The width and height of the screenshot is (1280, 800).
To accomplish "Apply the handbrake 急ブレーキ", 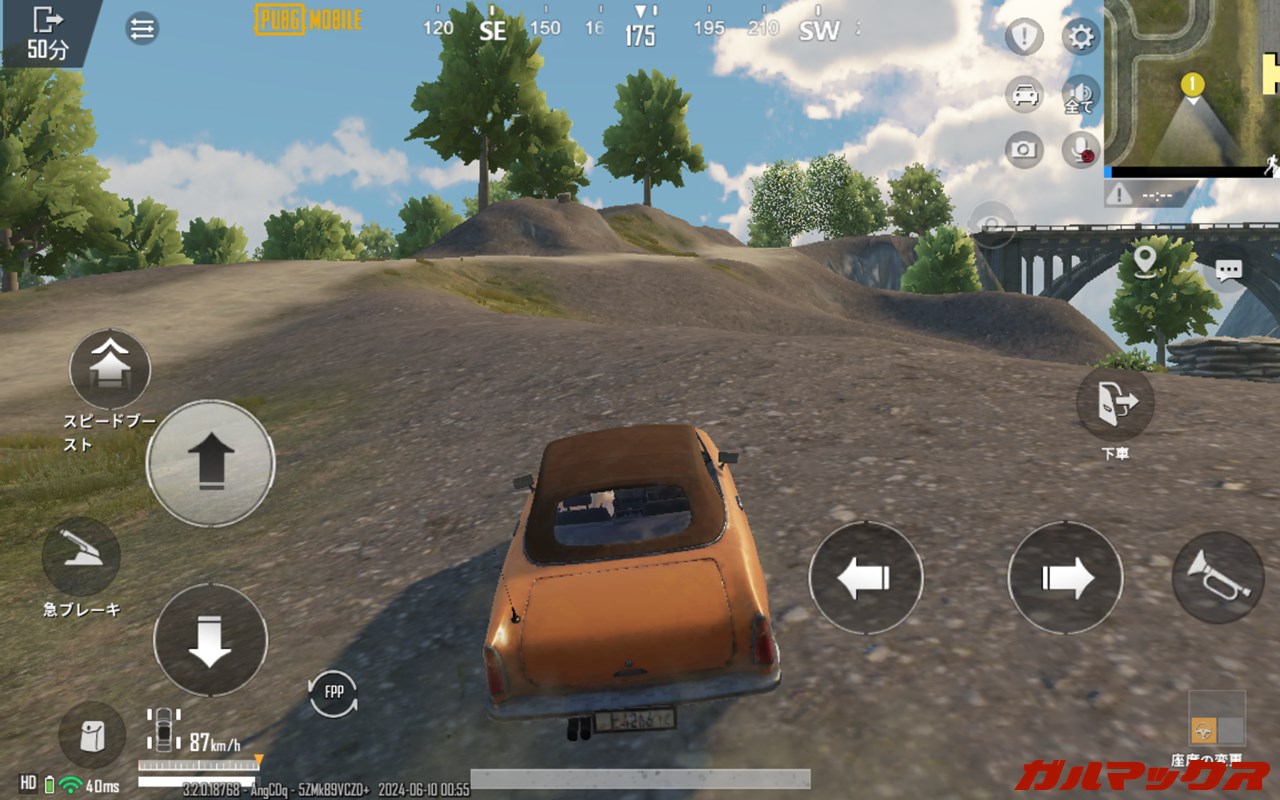I will click(x=81, y=557).
